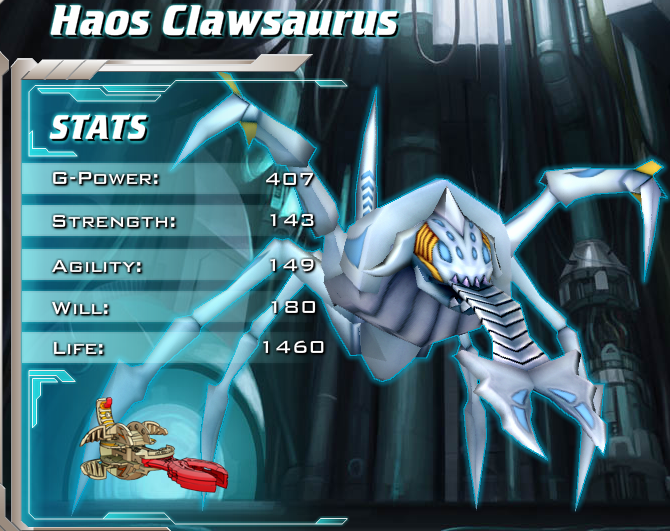Image resolution: width=670 pixels, height=531 pixels.
Task: Select the Clawsaurus toy thumbnail image
Action: 152,445
